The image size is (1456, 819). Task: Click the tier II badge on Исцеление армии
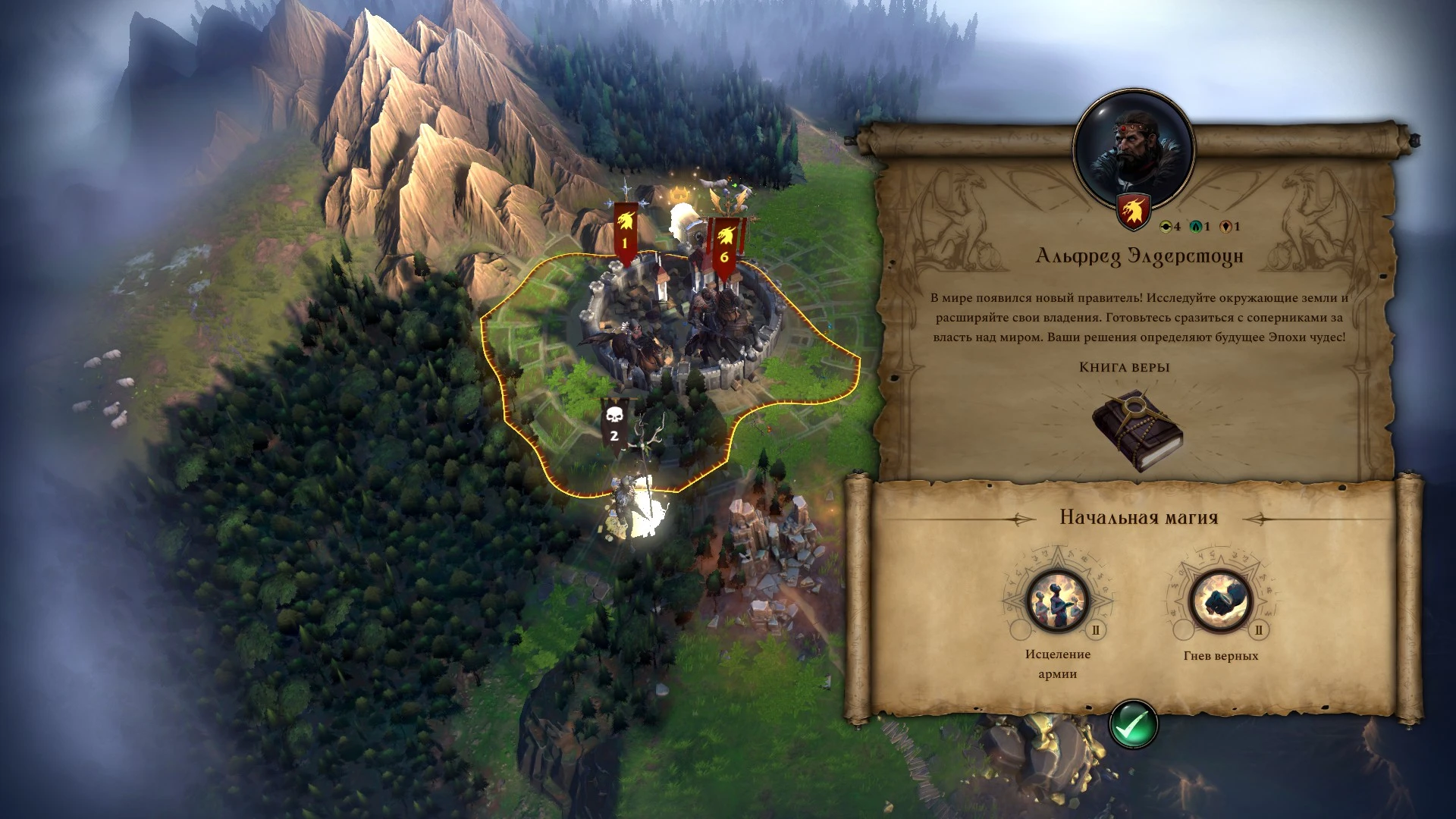coord(1095,630)
